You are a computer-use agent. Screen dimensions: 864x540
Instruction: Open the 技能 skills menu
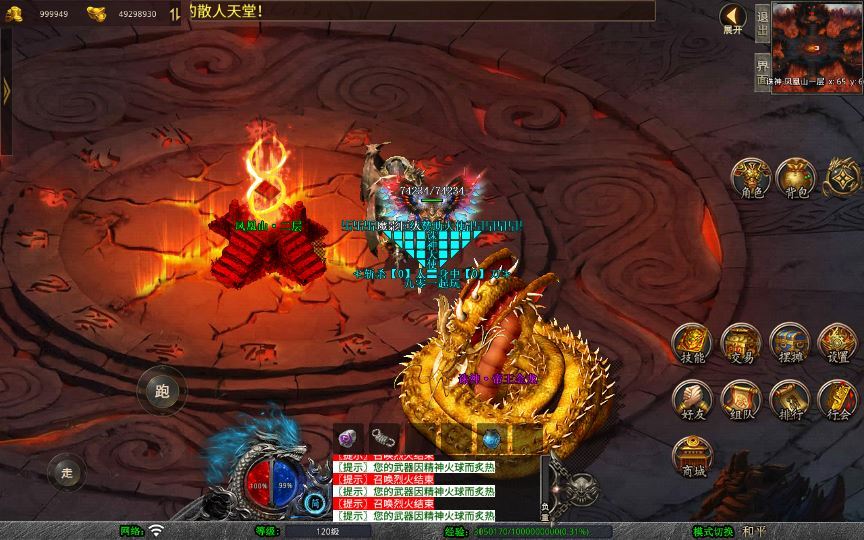pos(692,344)
